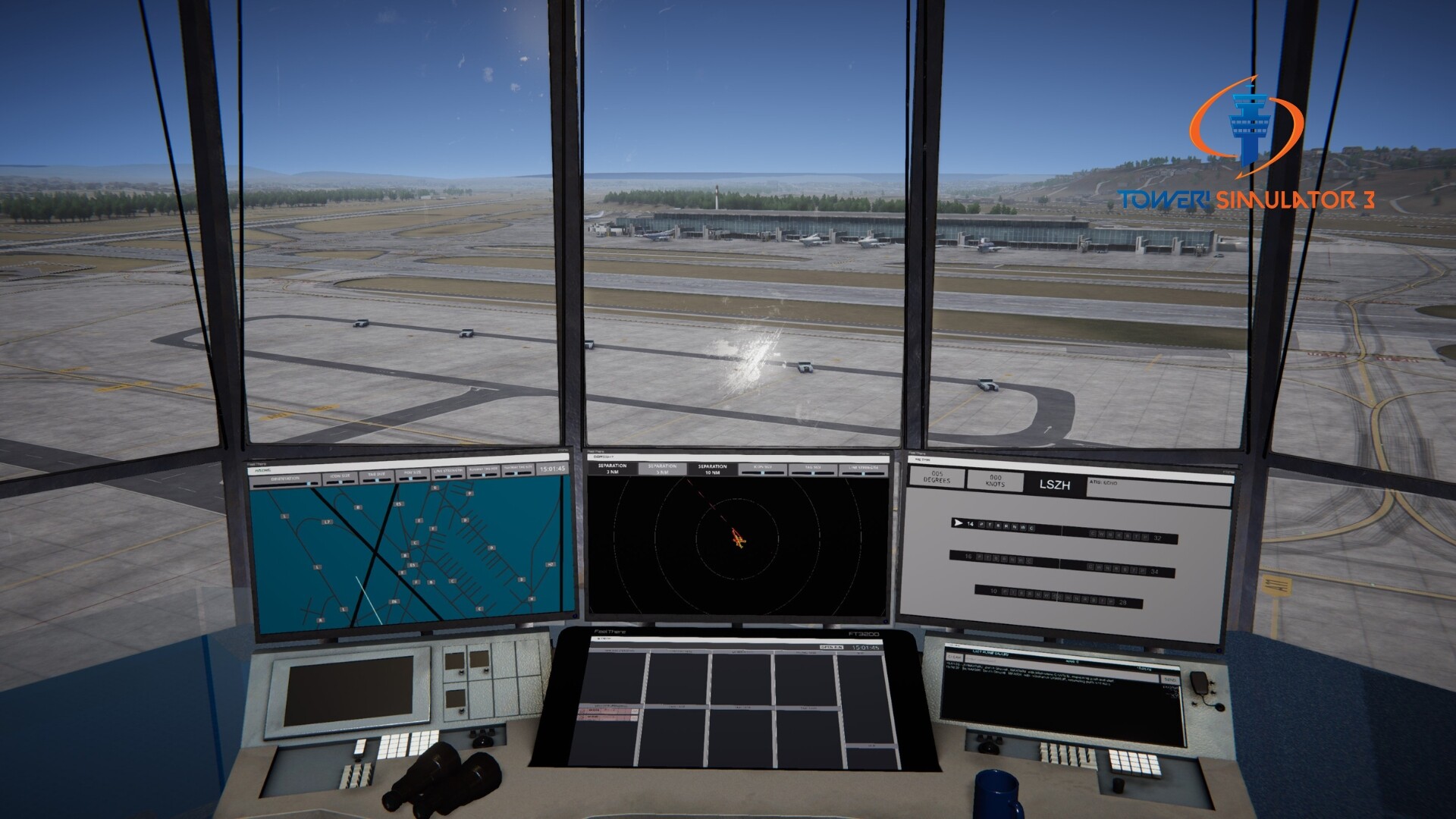Click the 000 KNOTS wind speed button
Screen dimensions: 1456x819
[x=996, y=481]
